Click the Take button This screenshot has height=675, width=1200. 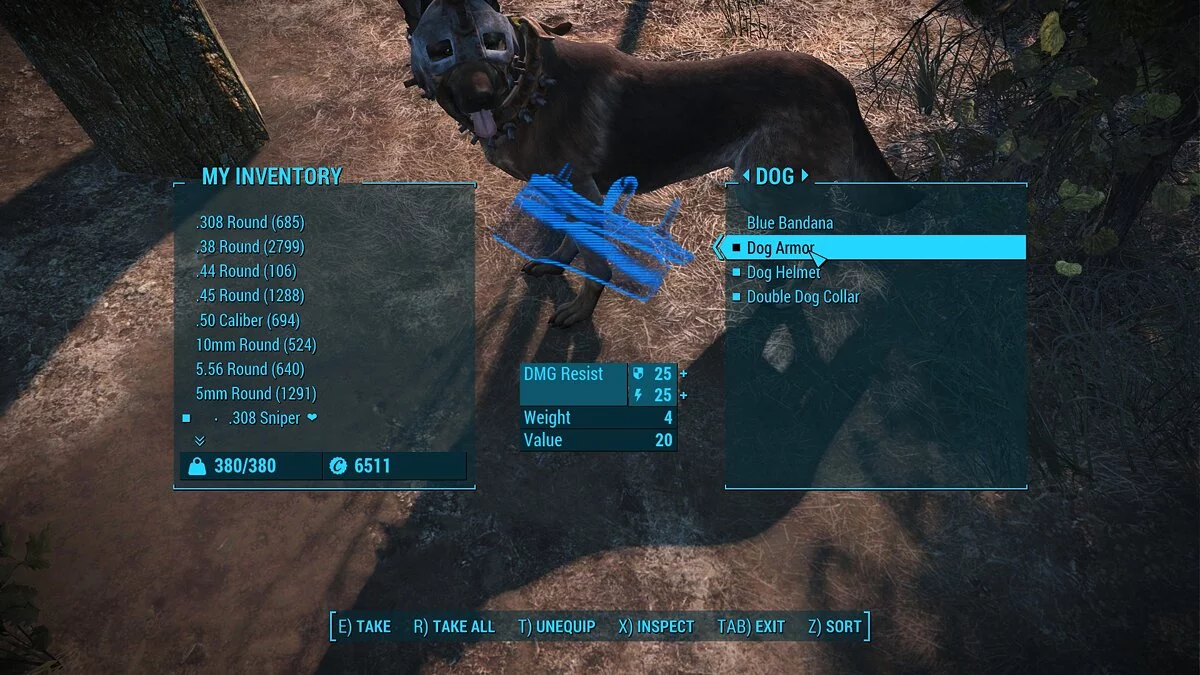click(364, 627)
